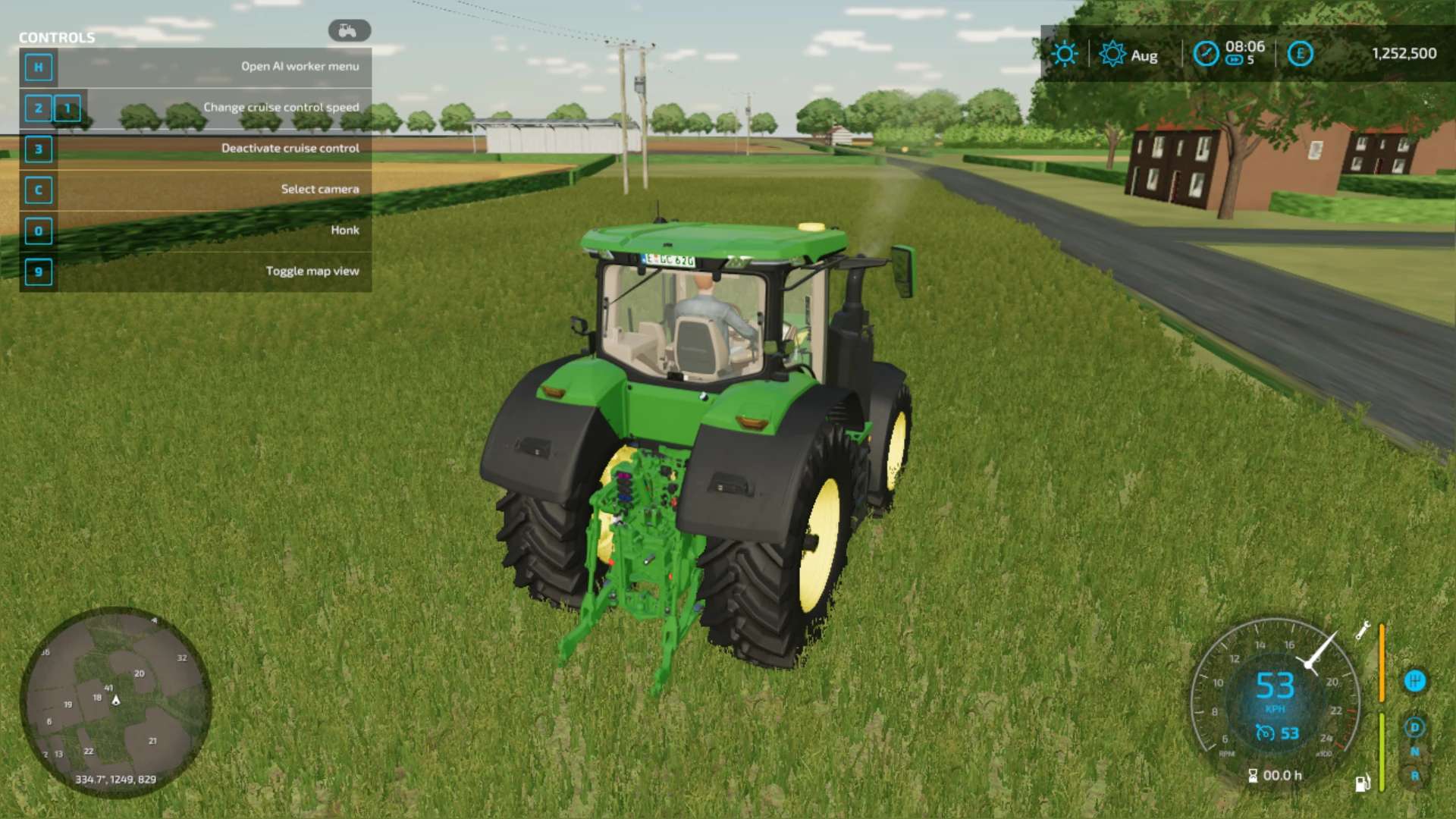Image resolution: width=1456 pixels, height=819 pixels.
Task: Click the circular minimap
Action: (115, 701)
